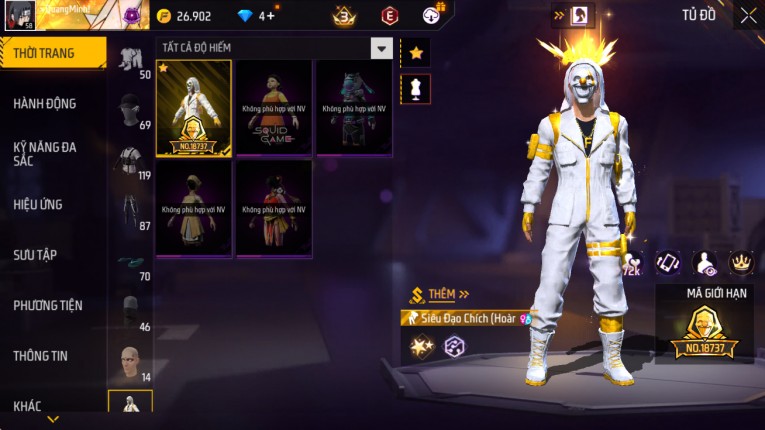
Task: Select the Kỹ Năng Đa Sắc tab
Action: pos(45,153)
